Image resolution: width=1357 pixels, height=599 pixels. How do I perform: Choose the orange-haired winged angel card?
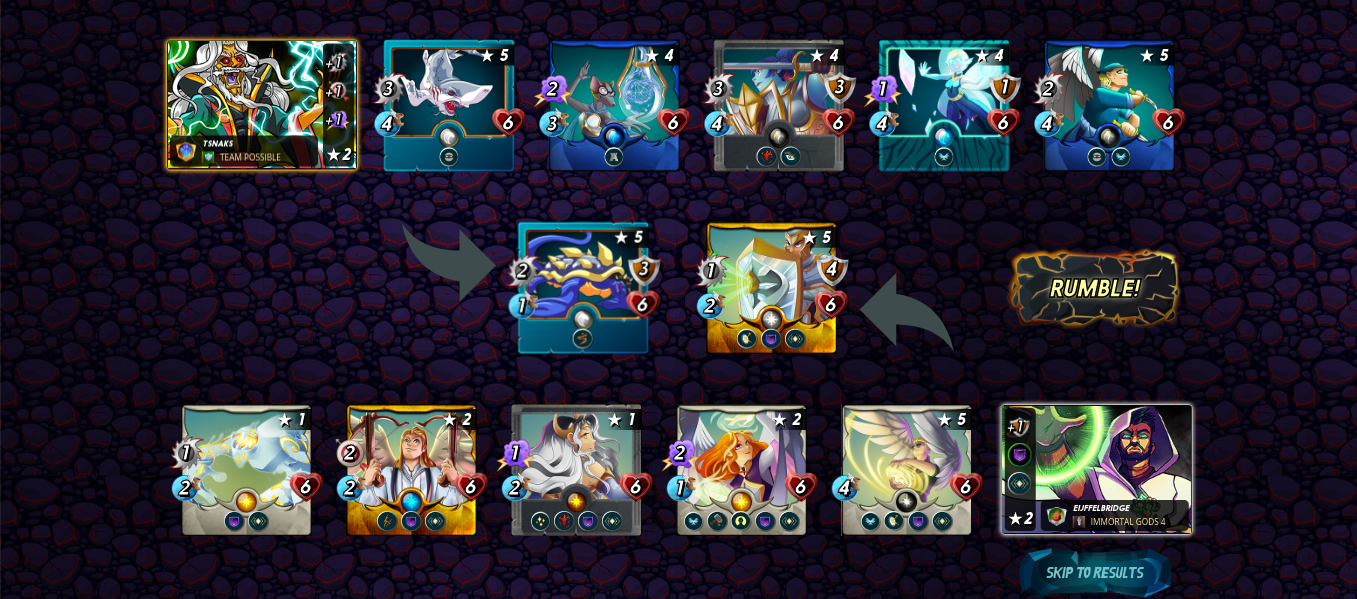tap(741, 470)
